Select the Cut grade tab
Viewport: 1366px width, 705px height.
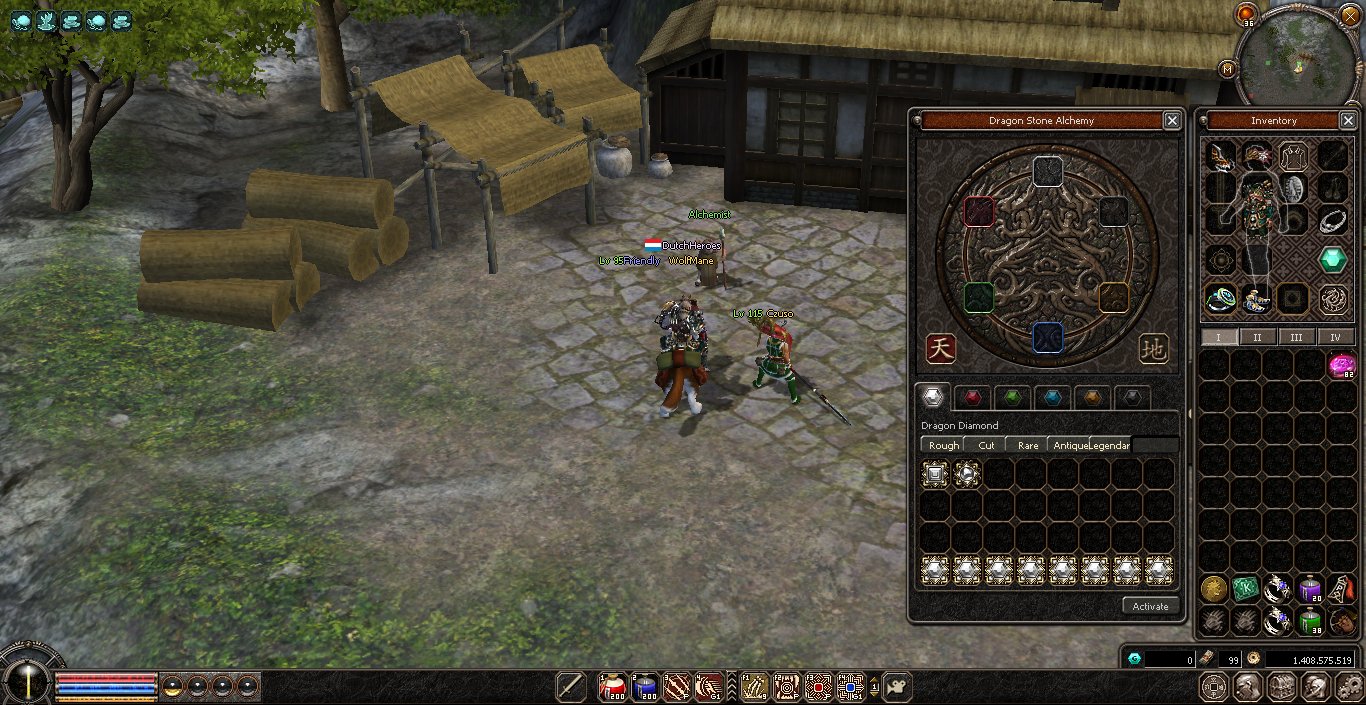tap(986, 445)
